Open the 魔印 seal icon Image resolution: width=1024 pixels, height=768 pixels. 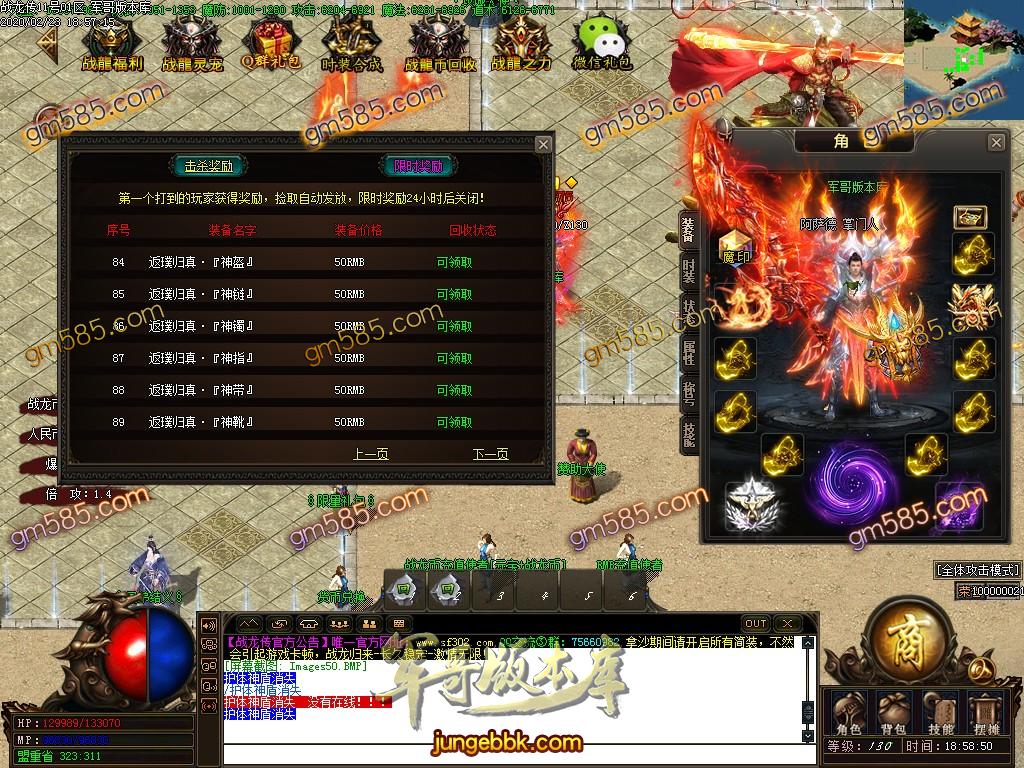(735, 246)
